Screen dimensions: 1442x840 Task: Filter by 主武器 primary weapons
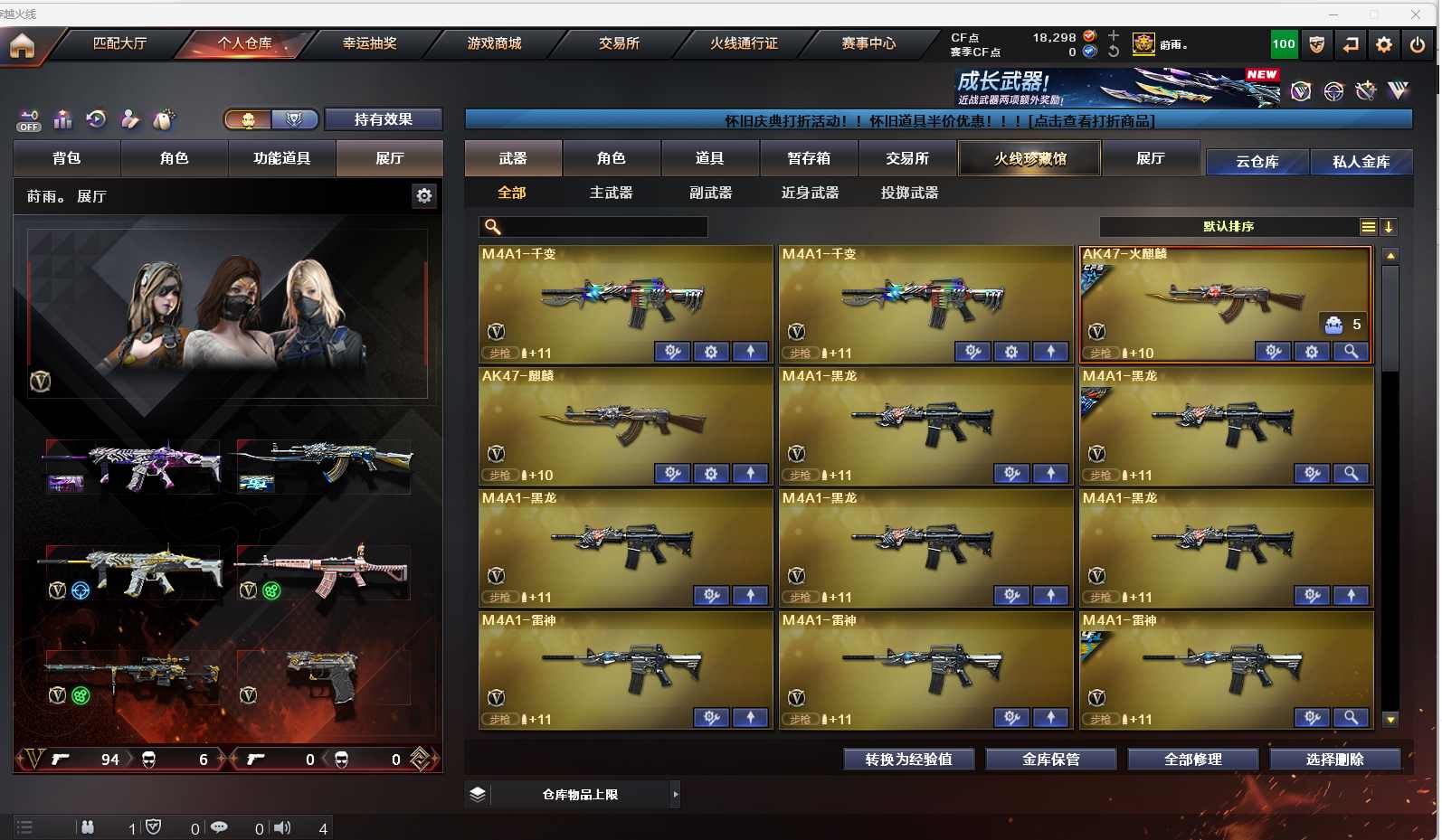pyautogui.click(x=611, y=193)
